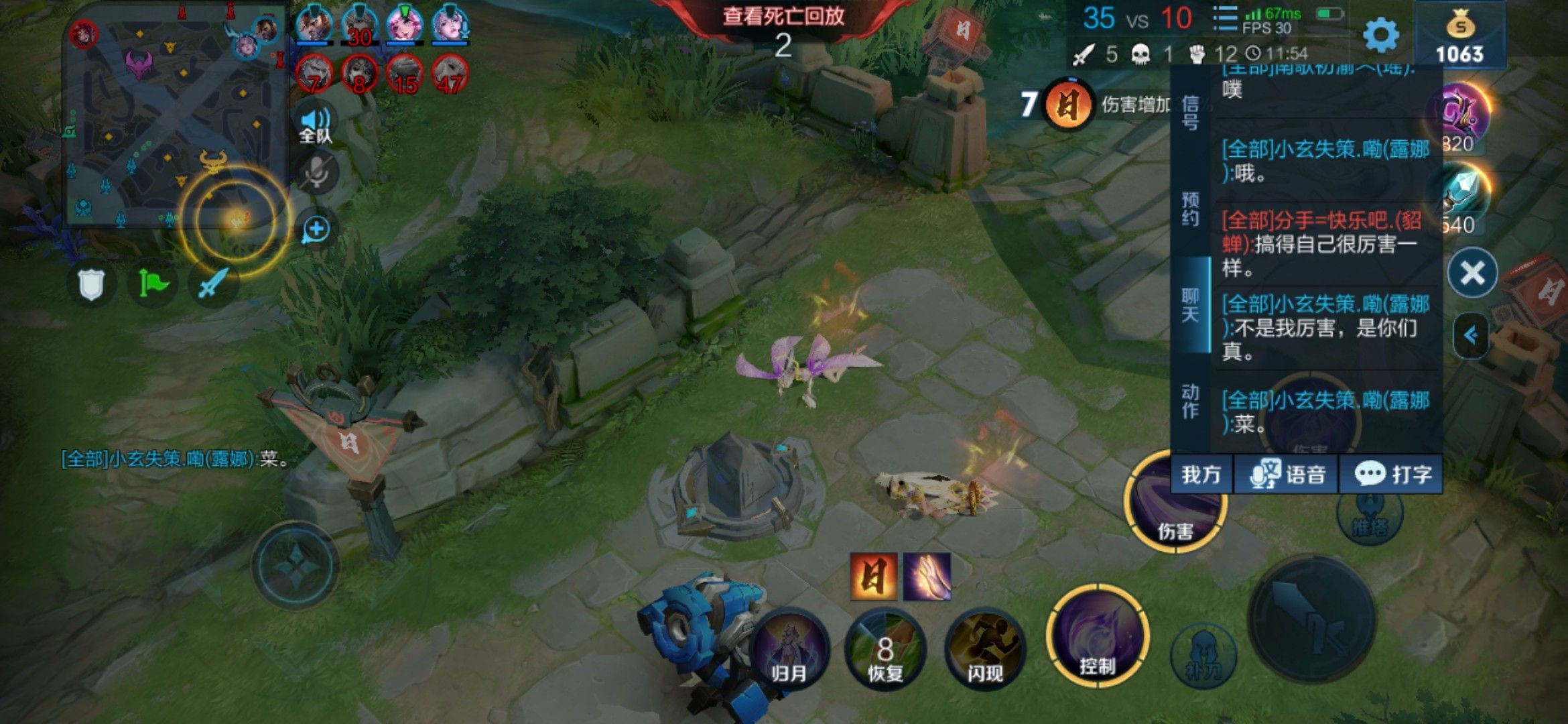Use the 恢复 recovery skill
The image size is (1568, 724).
(x=885, y=650)
